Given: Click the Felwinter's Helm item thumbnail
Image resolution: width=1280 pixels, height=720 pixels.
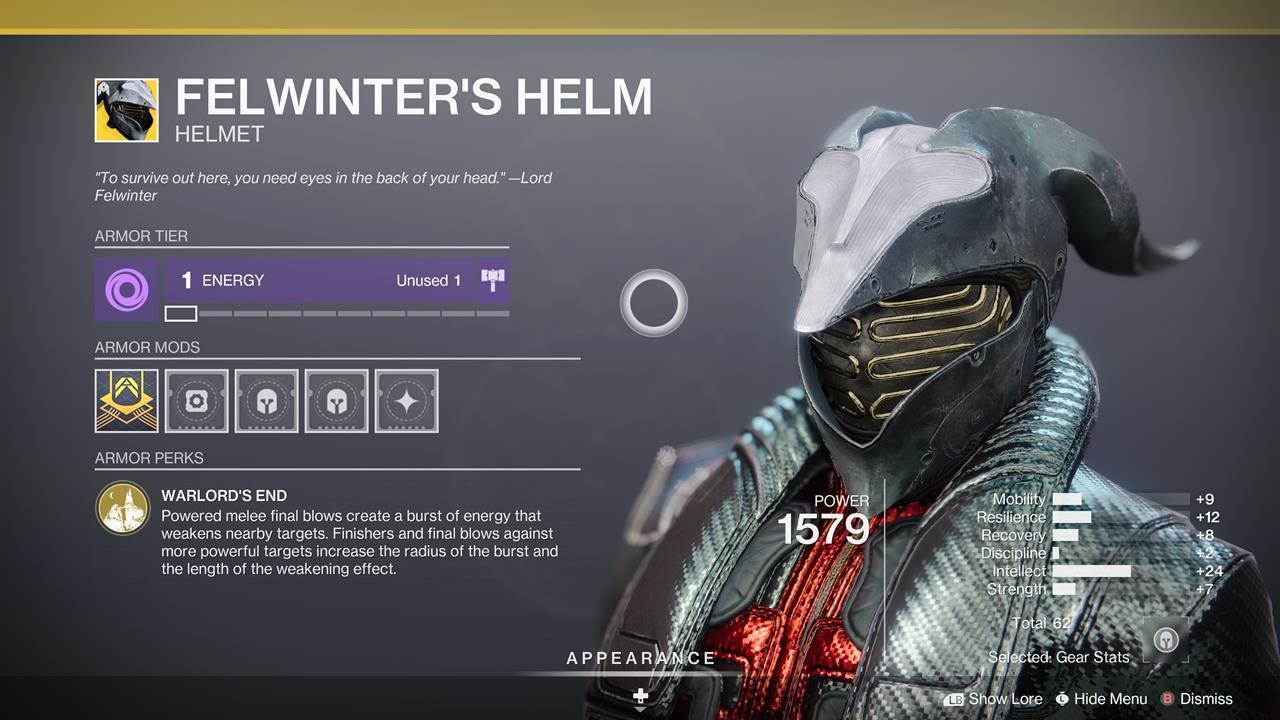Looking at the screenshot, I should point(126,110).
